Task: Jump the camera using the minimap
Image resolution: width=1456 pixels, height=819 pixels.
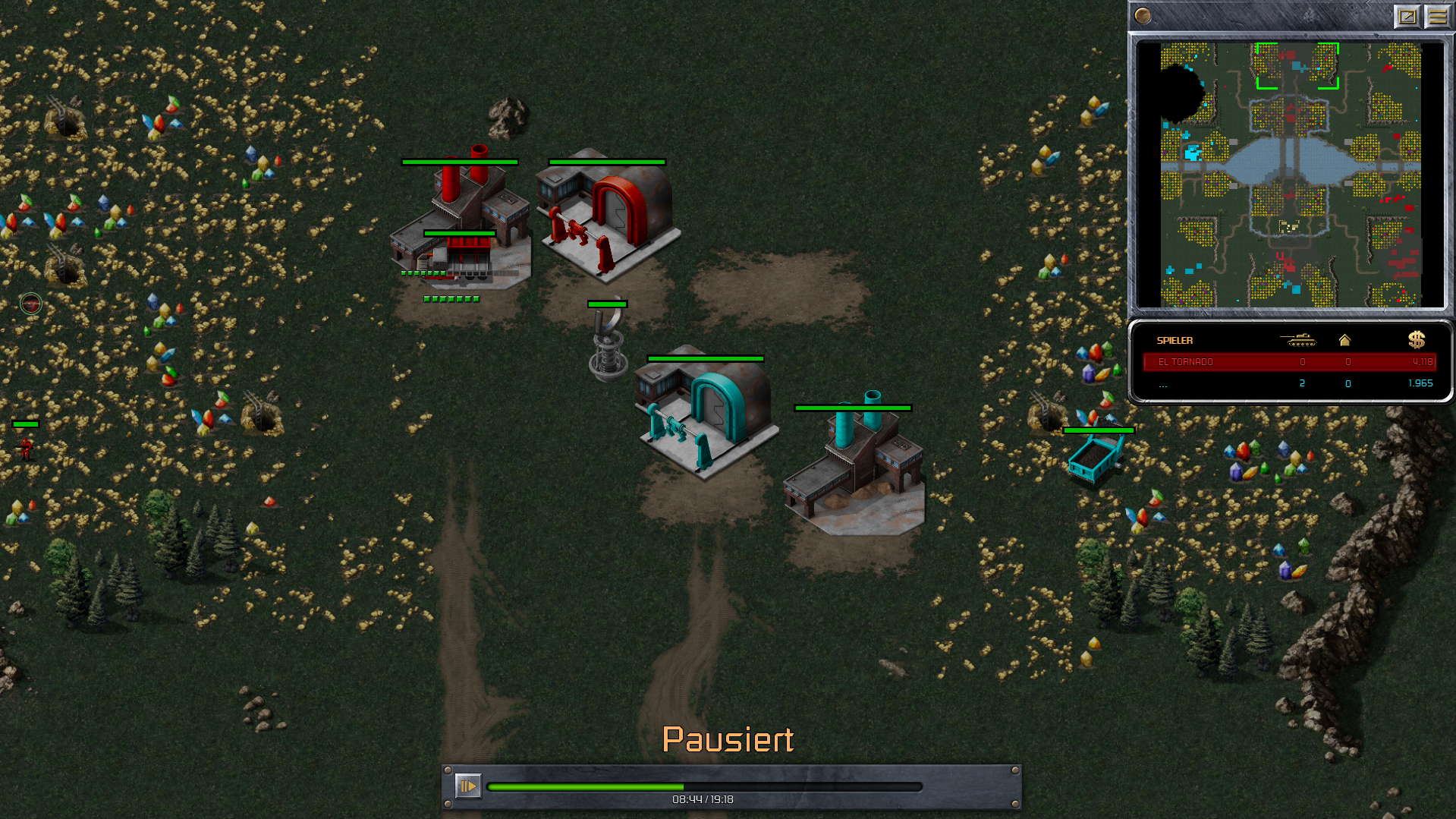Action: point(1290,175)
